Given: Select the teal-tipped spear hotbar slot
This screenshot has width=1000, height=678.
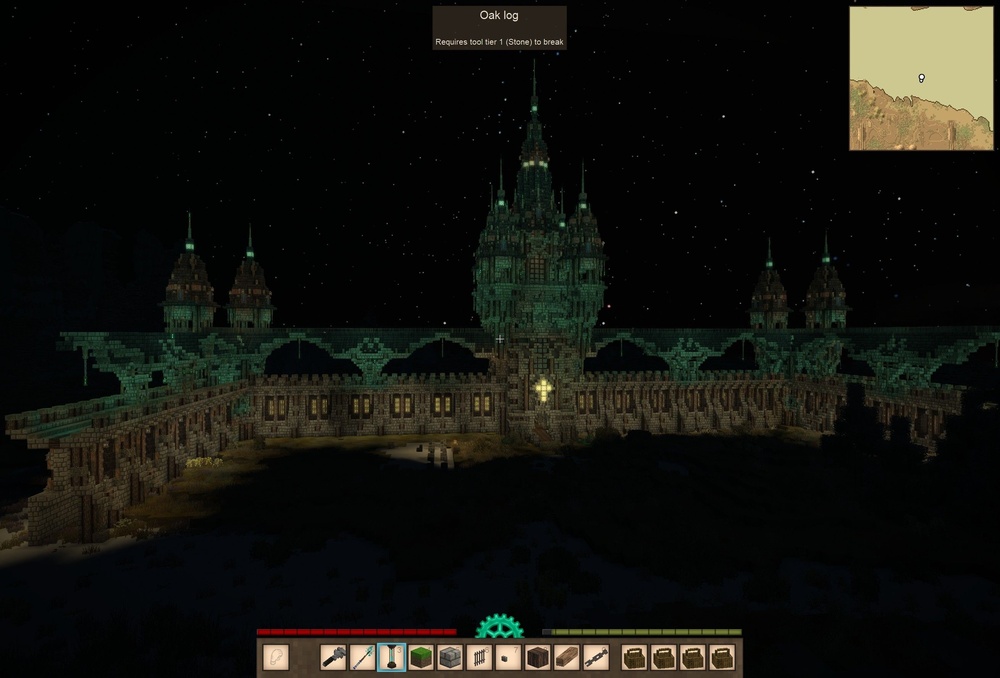Looking at the screenshot, I should (x=363, y=657).
